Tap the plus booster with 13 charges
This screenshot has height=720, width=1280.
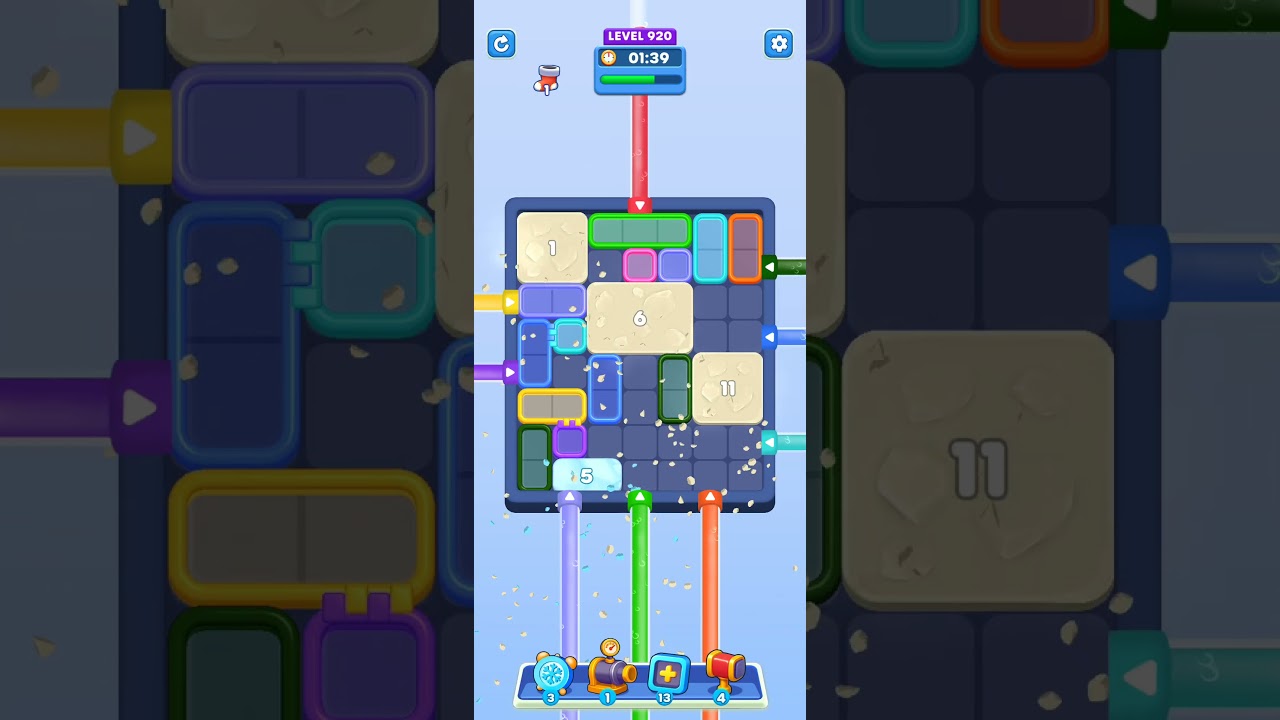click(668, 675)
